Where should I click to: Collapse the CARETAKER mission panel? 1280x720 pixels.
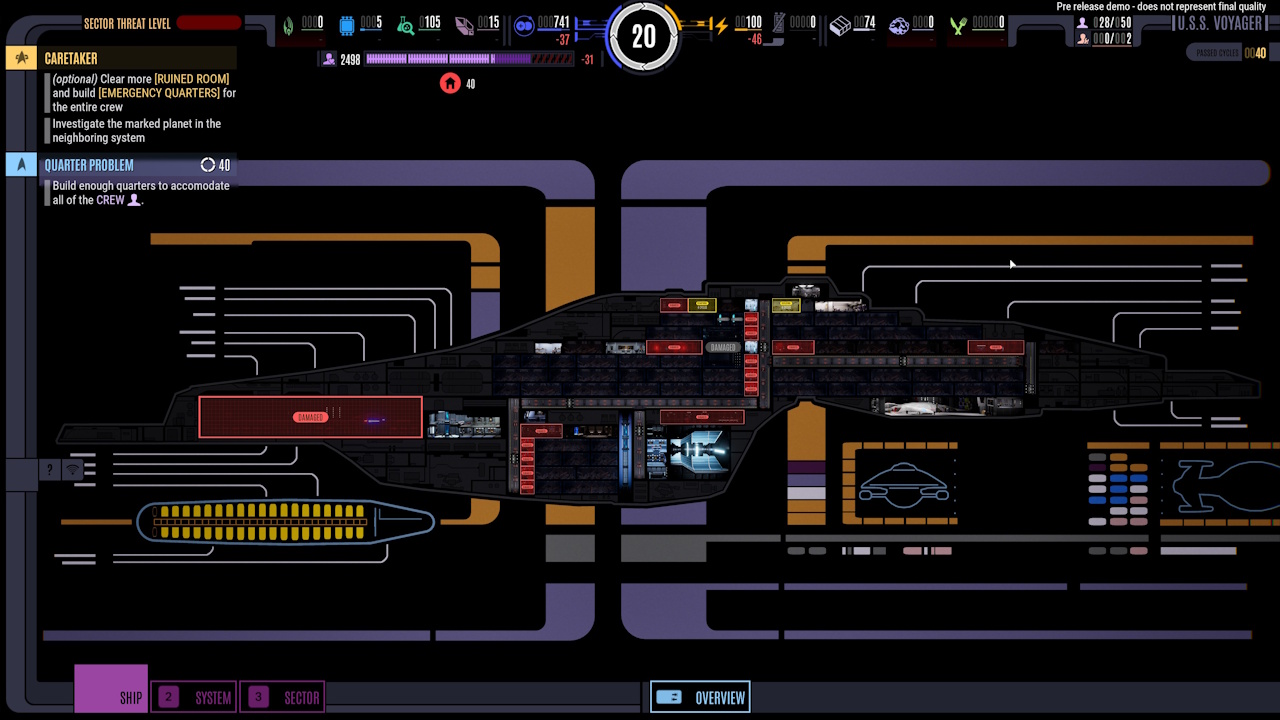[x=70, y=58]
